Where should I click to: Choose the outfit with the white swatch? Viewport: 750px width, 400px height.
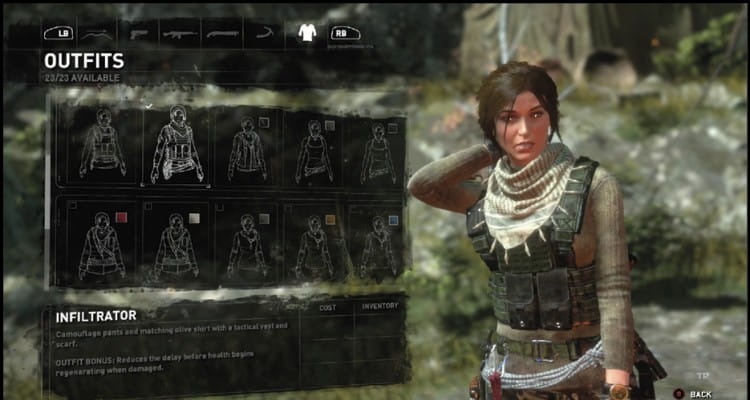click(x=176, y=243)
